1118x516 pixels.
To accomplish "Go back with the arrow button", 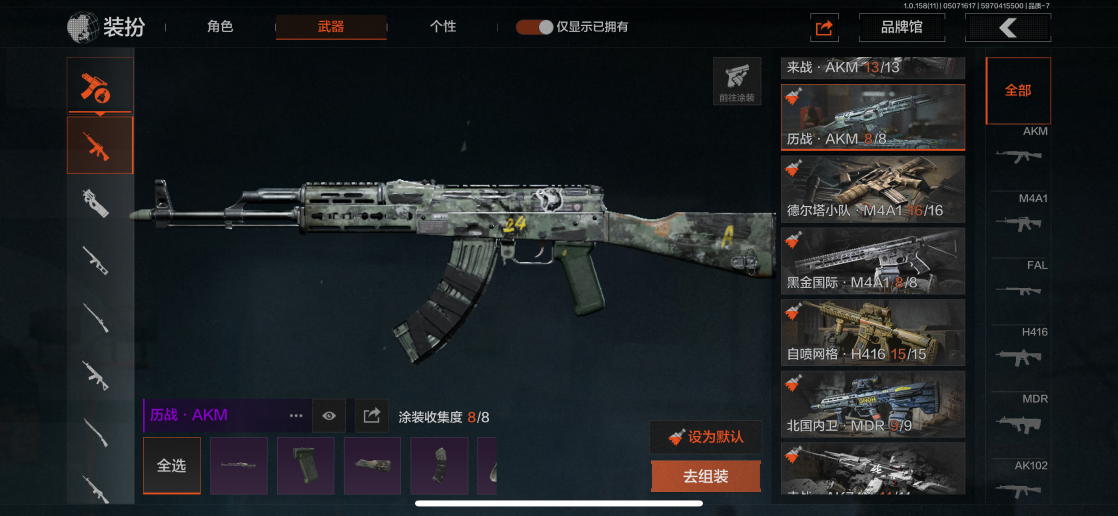I will click(x=1007, y=28).
